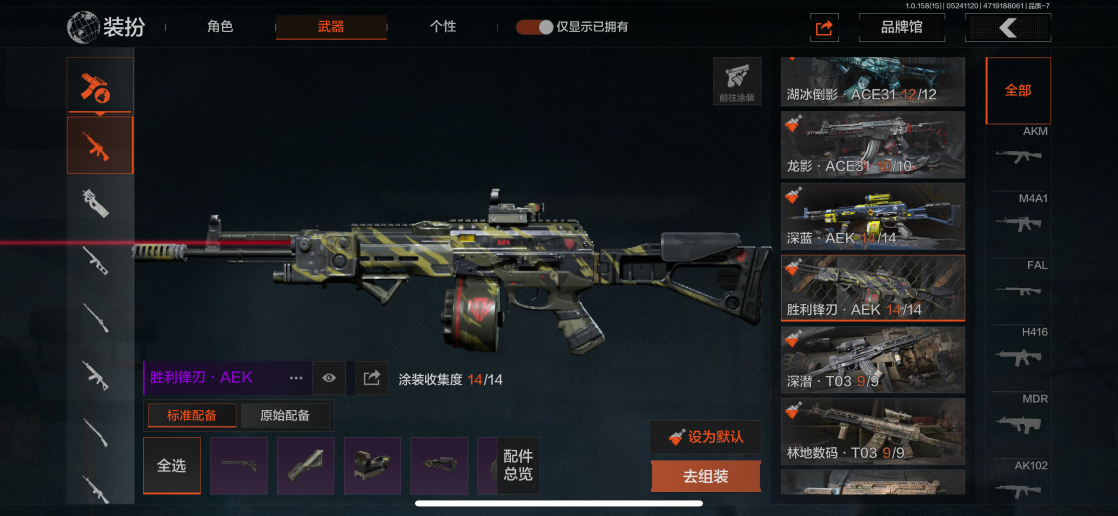Open the 品牌馆 brand hall
The image size is (1118, 516).
[901, 28]
